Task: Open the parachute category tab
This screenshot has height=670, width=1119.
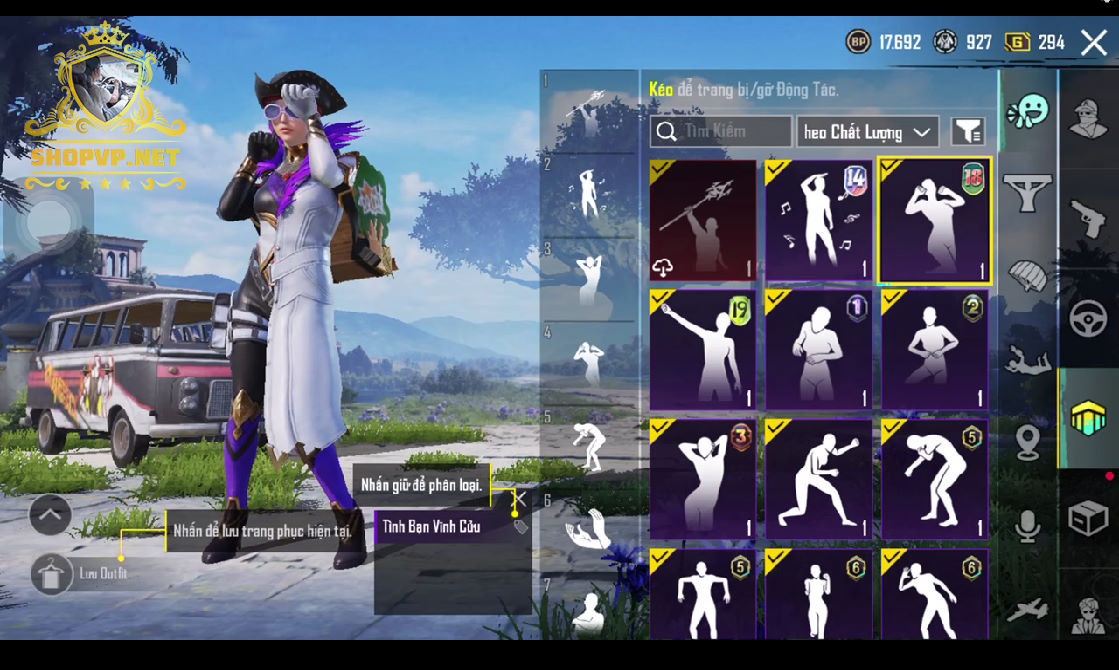Action: pyautogui.click(x=1028, y=274)
